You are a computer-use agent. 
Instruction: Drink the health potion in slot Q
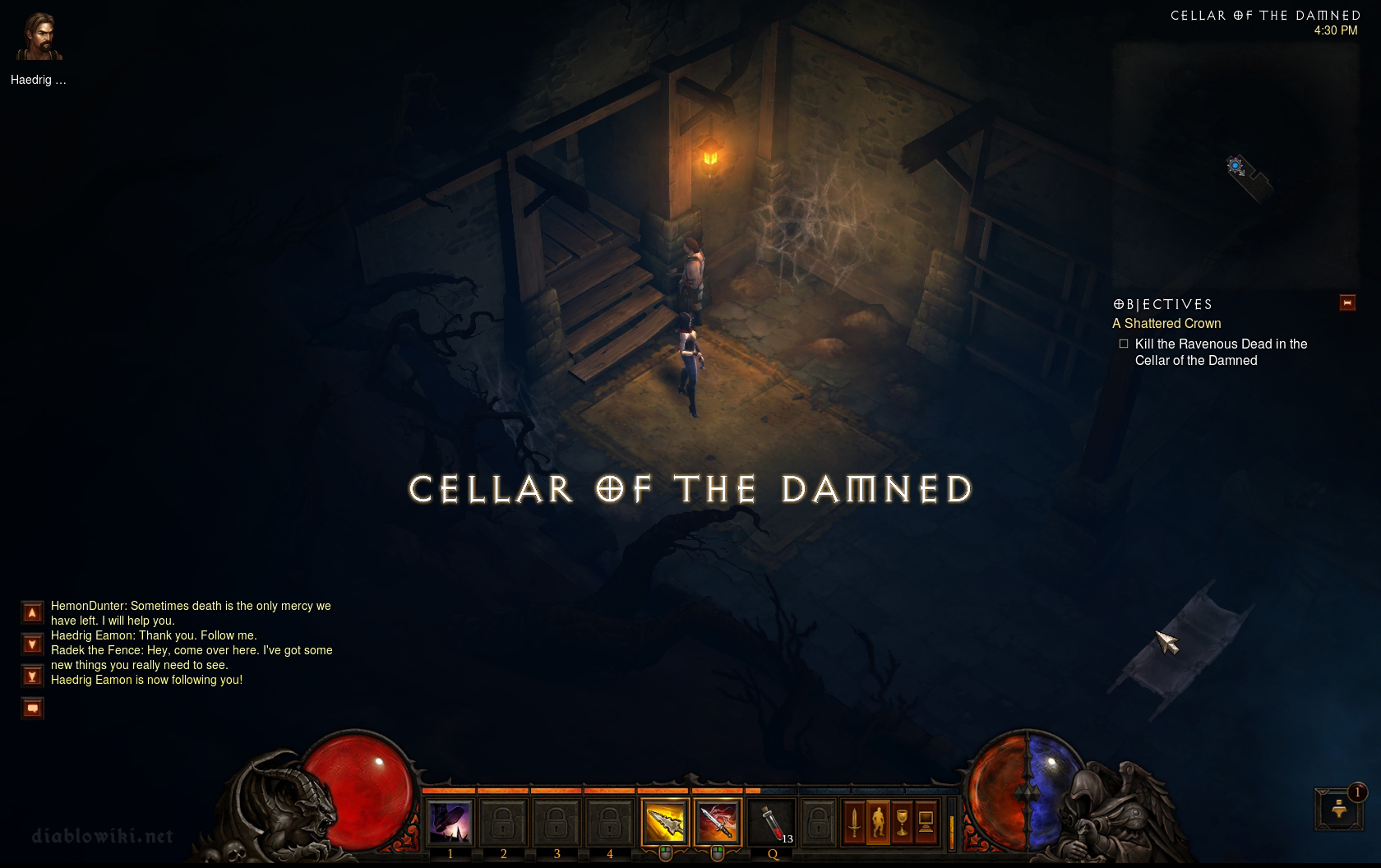(x=772, y=822)
